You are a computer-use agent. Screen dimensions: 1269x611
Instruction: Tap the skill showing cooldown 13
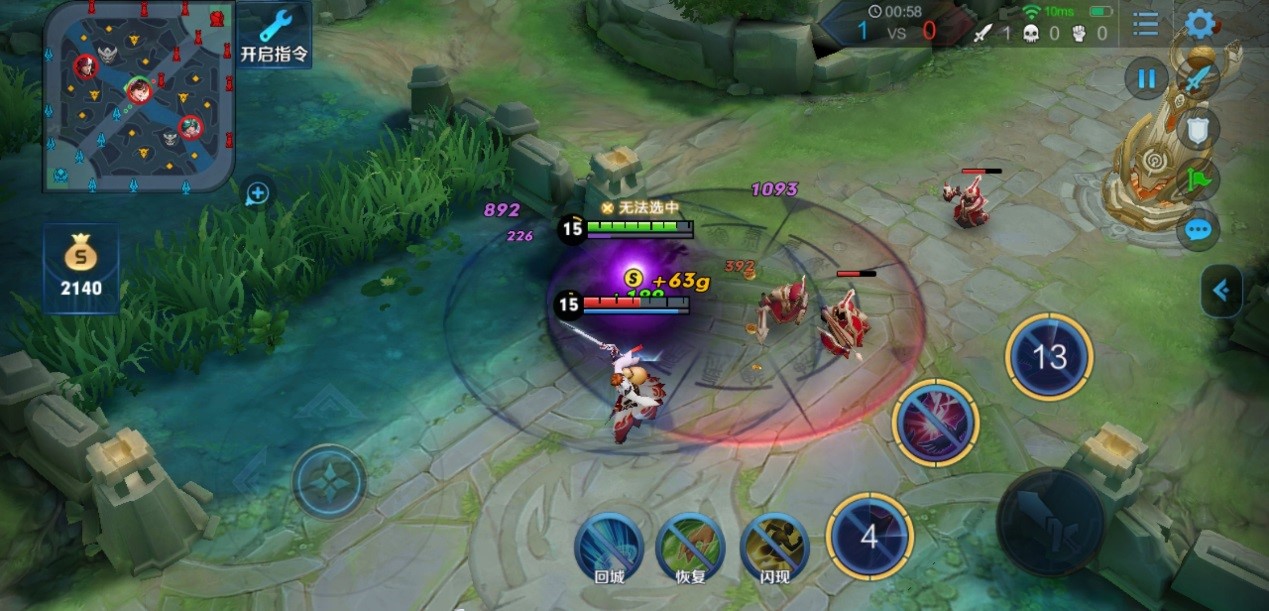point(1049,357)
